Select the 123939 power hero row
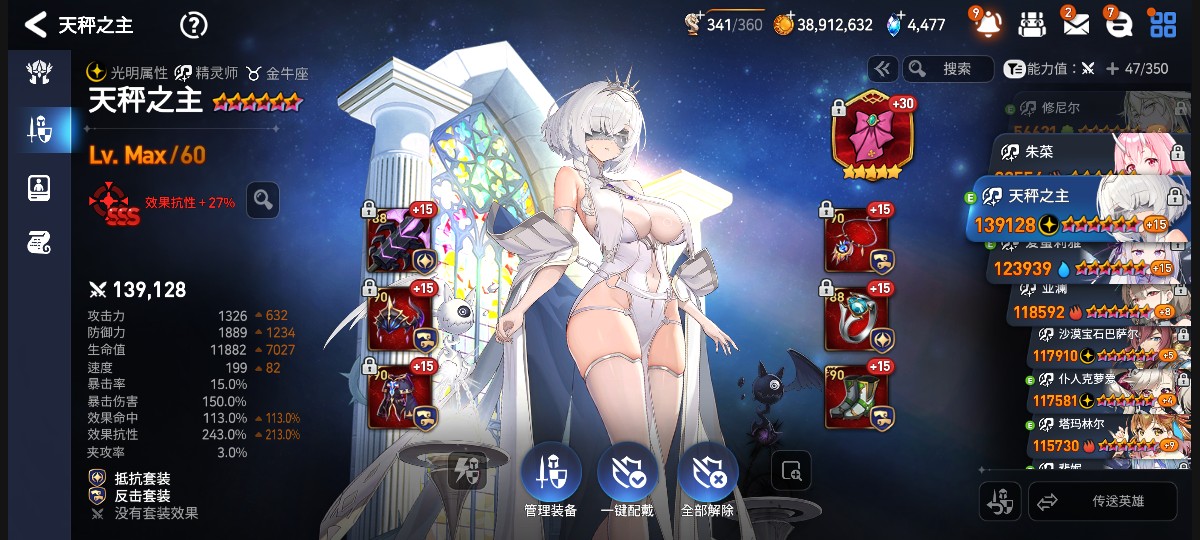 click(x=1080, y=267)
